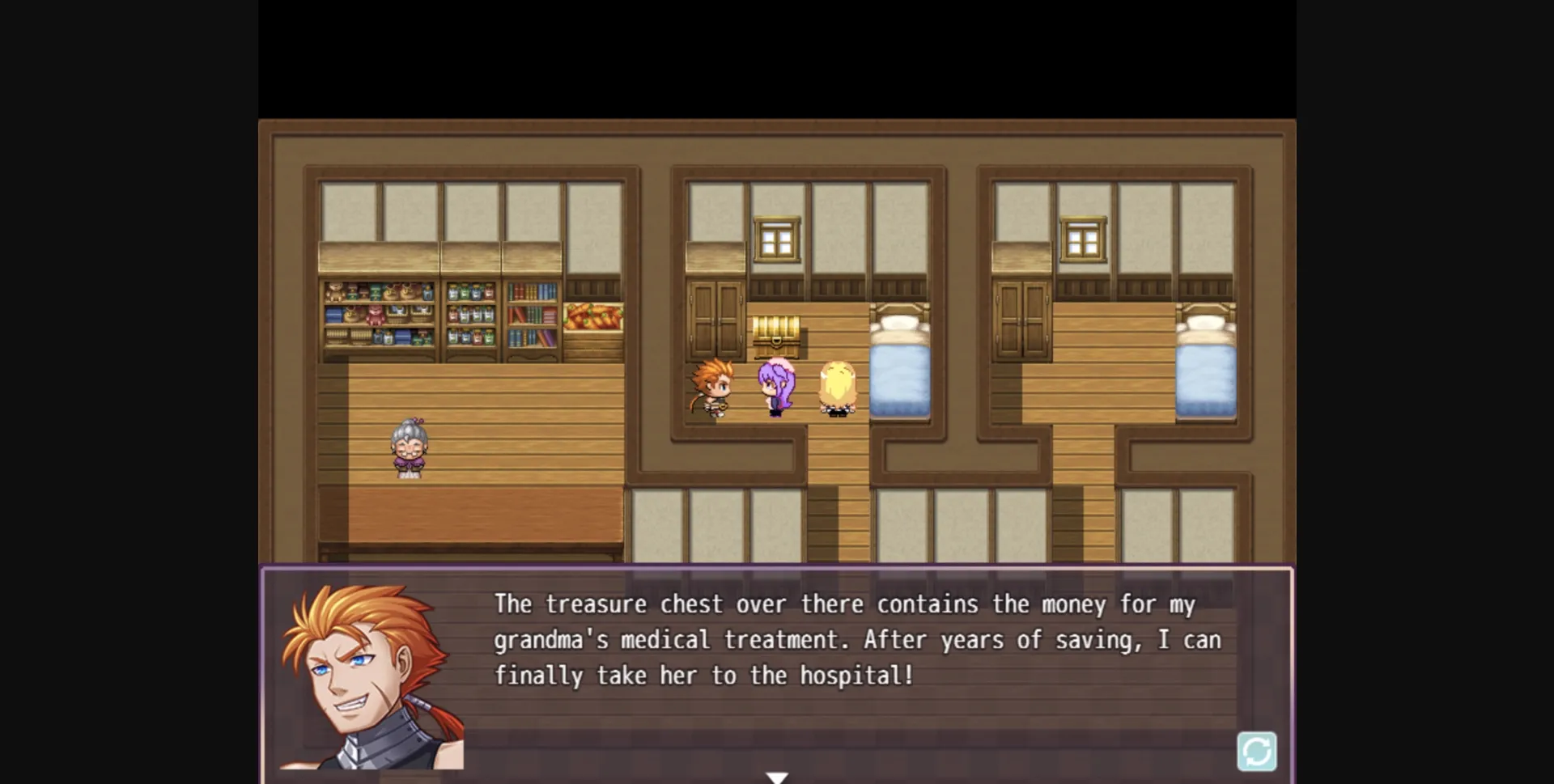Select the bed in the right room
Viewport: 1554px width, 784px height.
(x=1206, y=364)
